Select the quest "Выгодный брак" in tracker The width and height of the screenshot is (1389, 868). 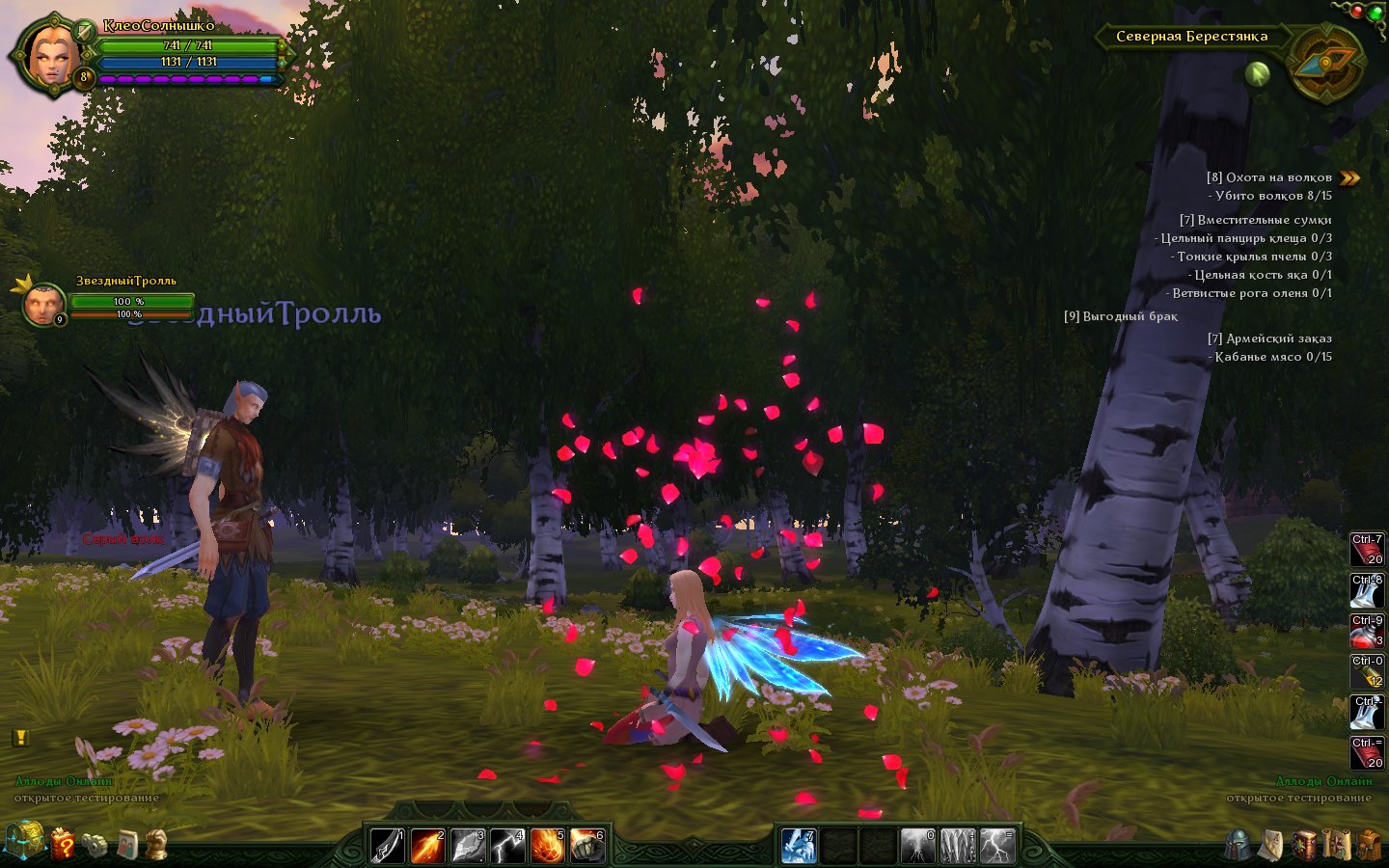pyautogui.click(x=1121, y=316)
